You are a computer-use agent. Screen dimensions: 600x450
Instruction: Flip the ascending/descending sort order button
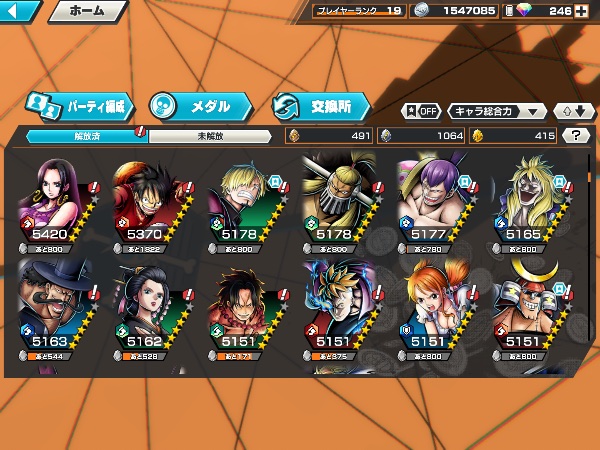[575, 111]
